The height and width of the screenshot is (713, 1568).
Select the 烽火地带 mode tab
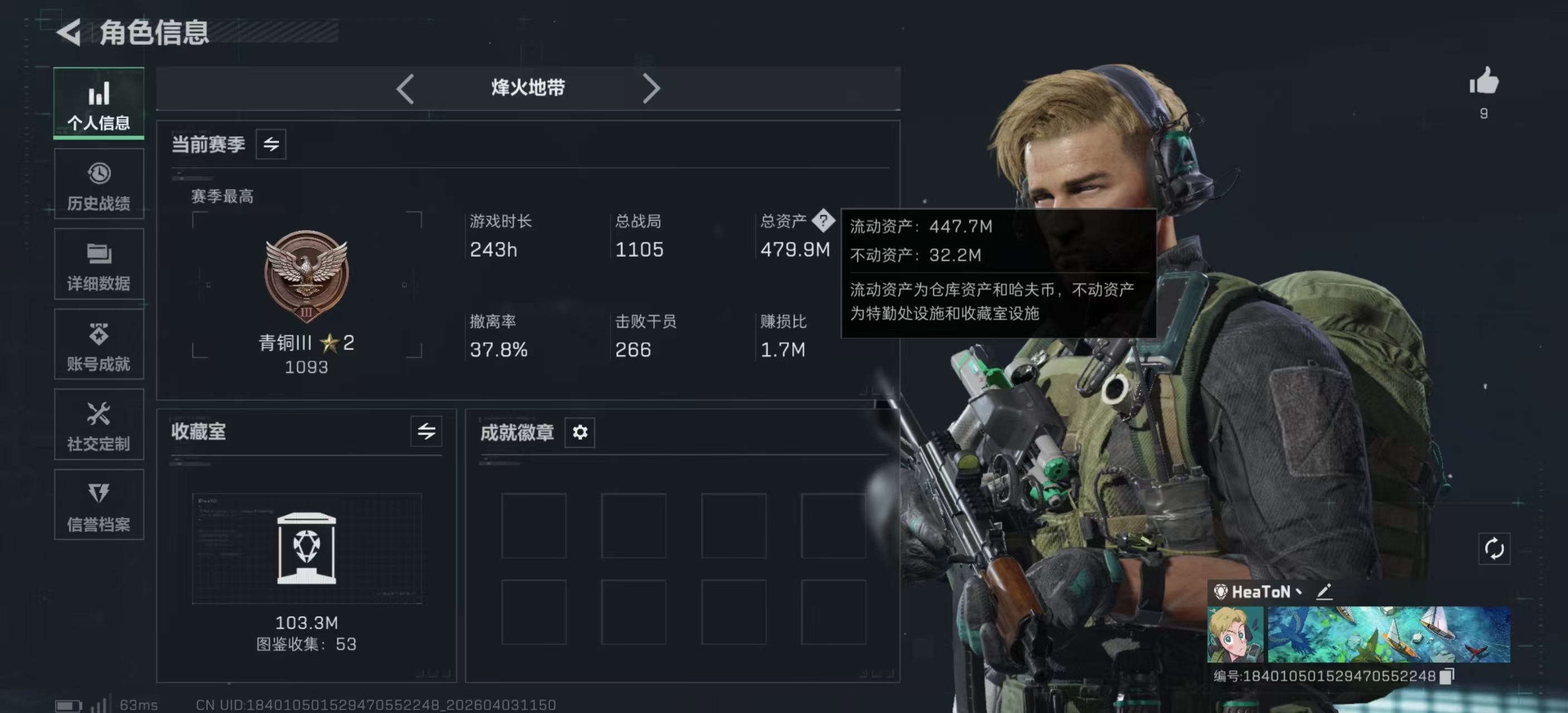point(527,87)
